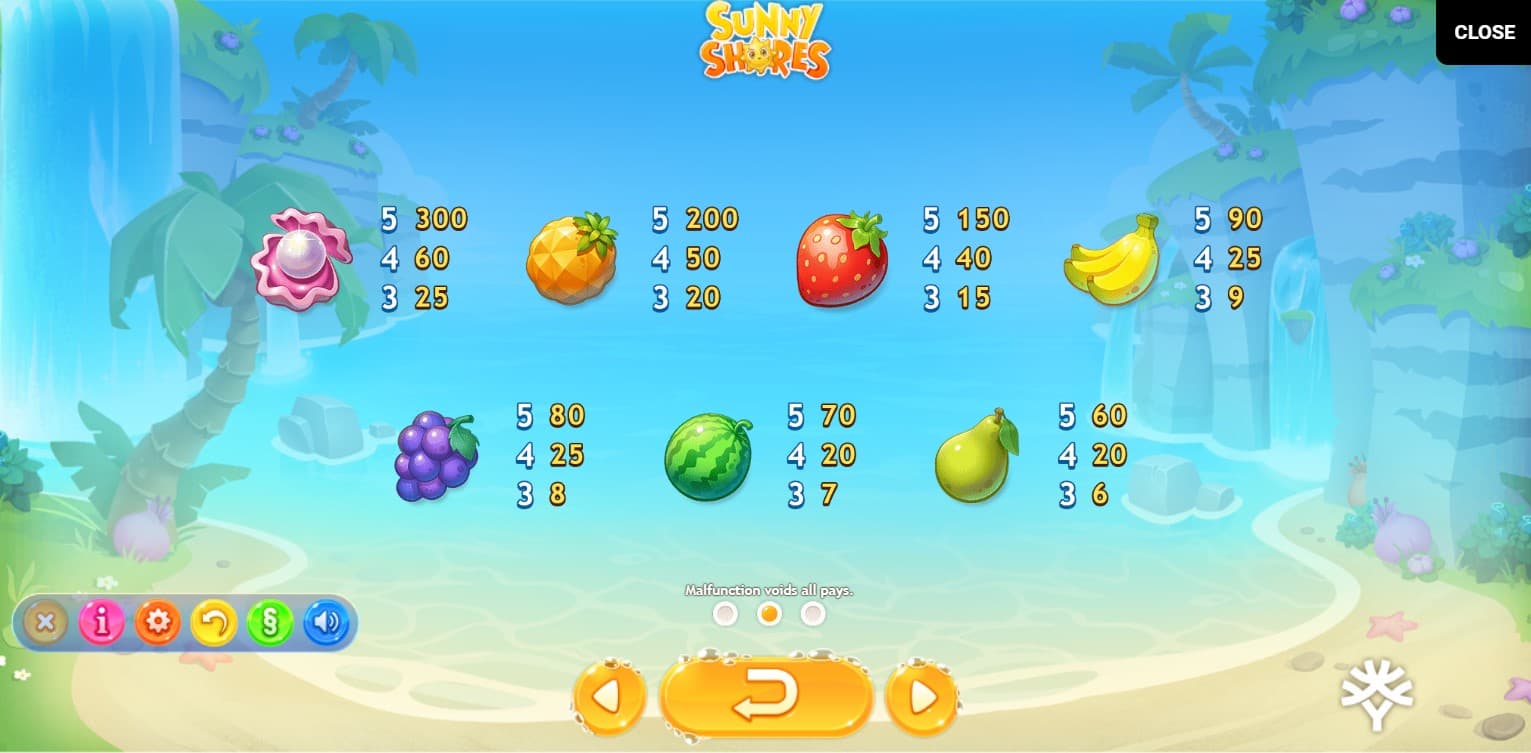Select the third page indicator dot
Image resolution: width=1531 pixels, height=753 pixels.
click(813, 614)
